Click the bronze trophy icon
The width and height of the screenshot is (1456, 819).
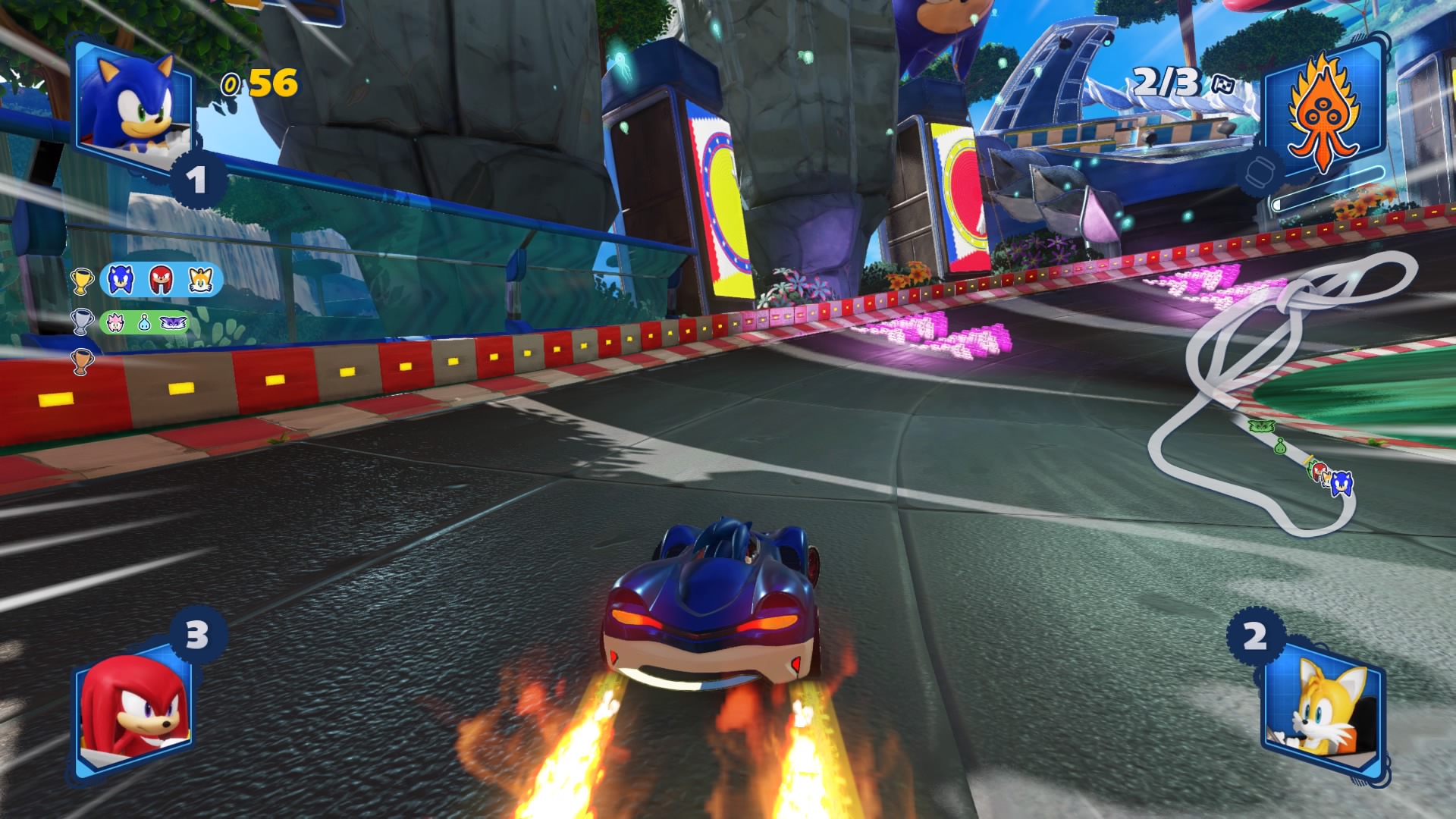[81, 361]
